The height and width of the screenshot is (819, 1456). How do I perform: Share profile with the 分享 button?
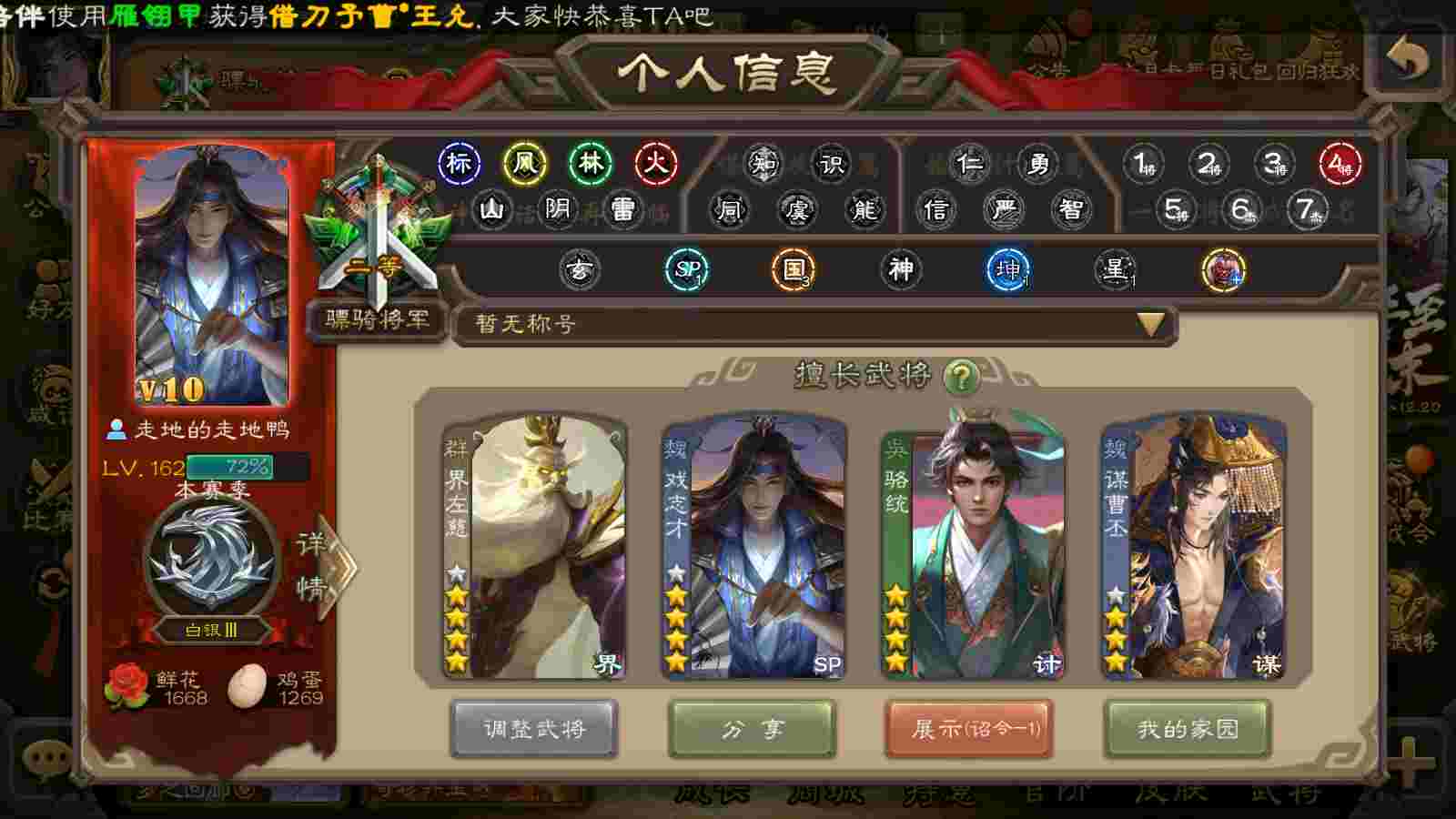[752, 728]
